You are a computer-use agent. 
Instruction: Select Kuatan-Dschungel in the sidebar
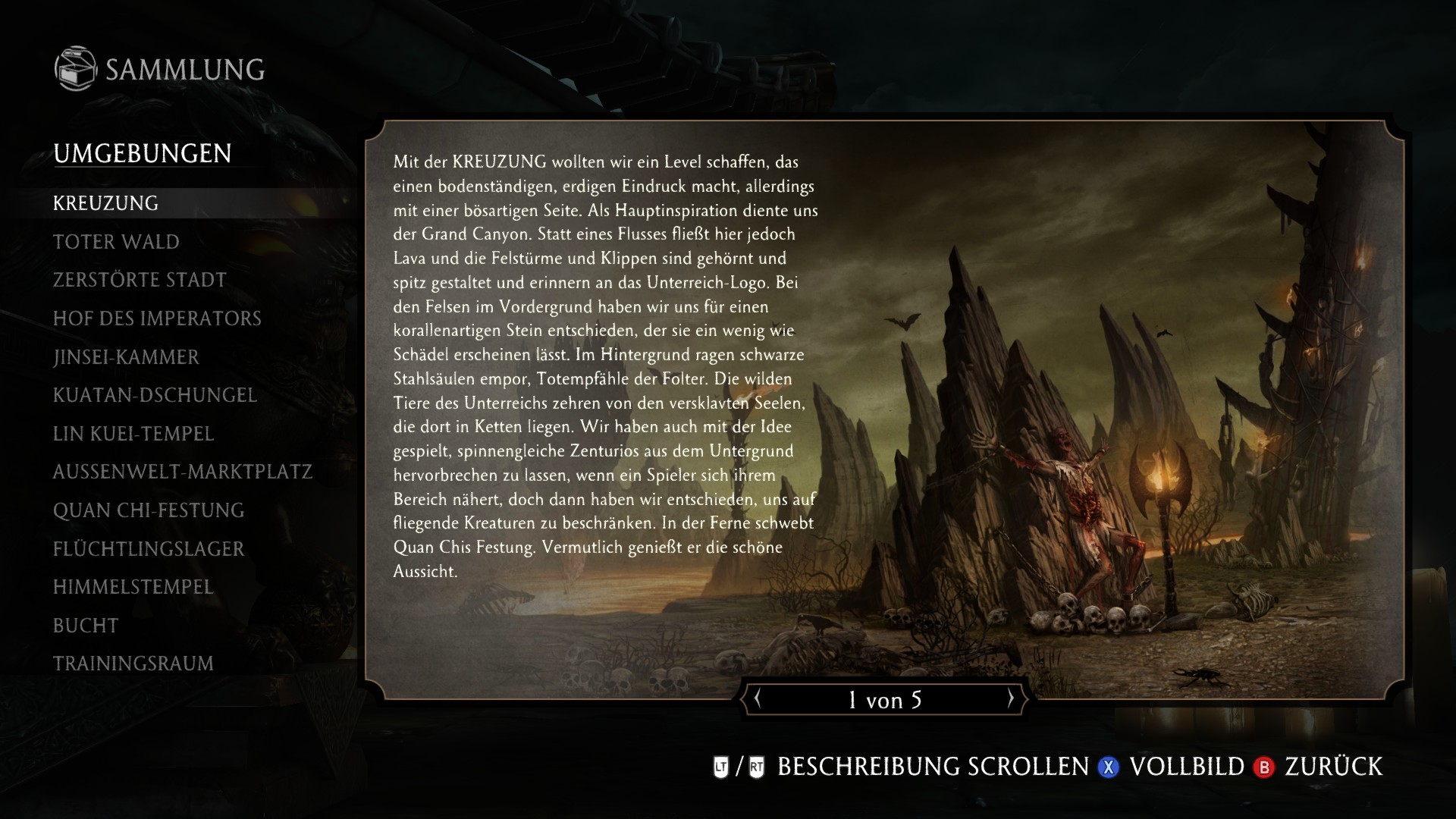[155, 395]
